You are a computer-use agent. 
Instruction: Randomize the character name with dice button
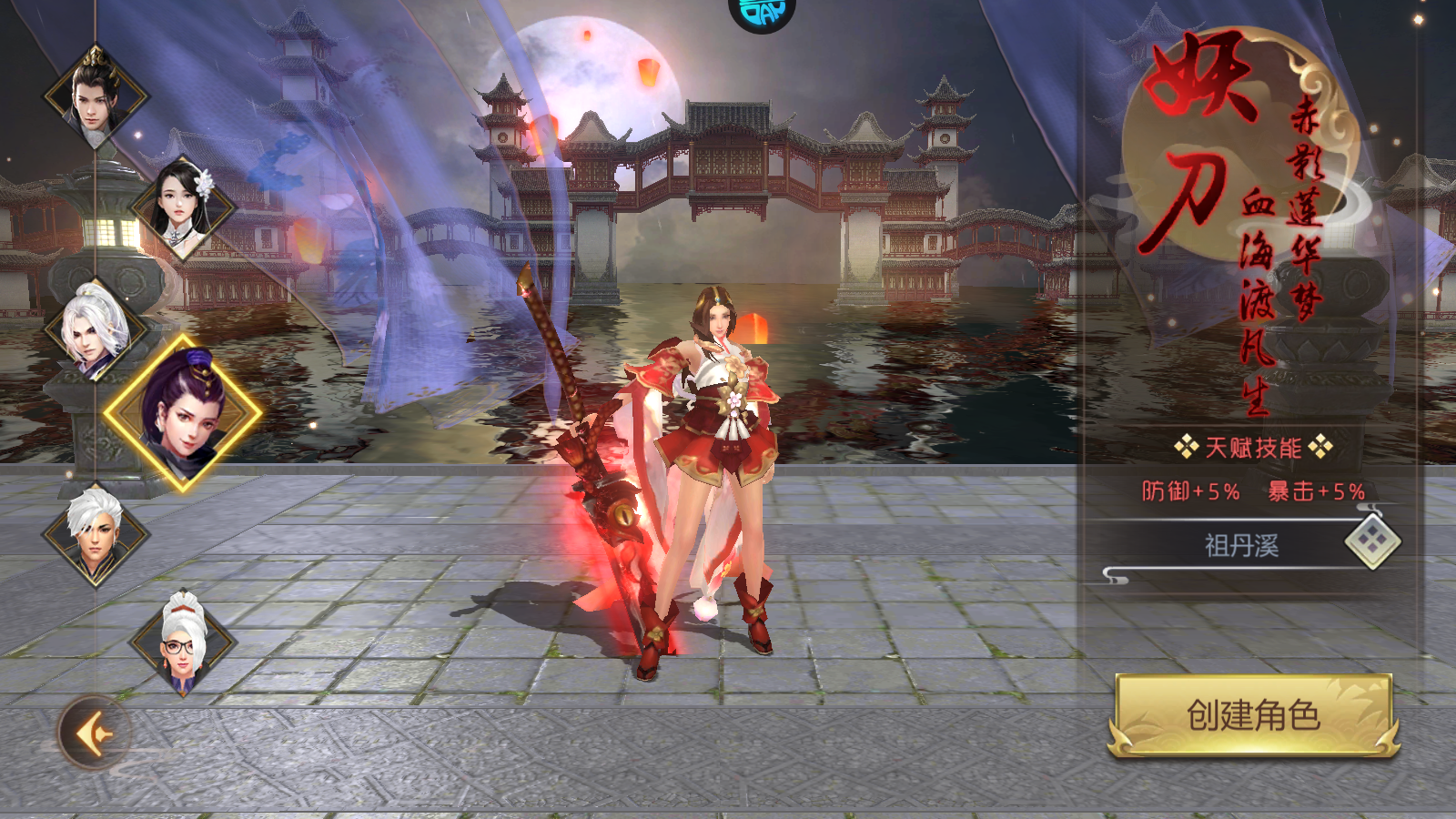click(x=1372, y=541)
